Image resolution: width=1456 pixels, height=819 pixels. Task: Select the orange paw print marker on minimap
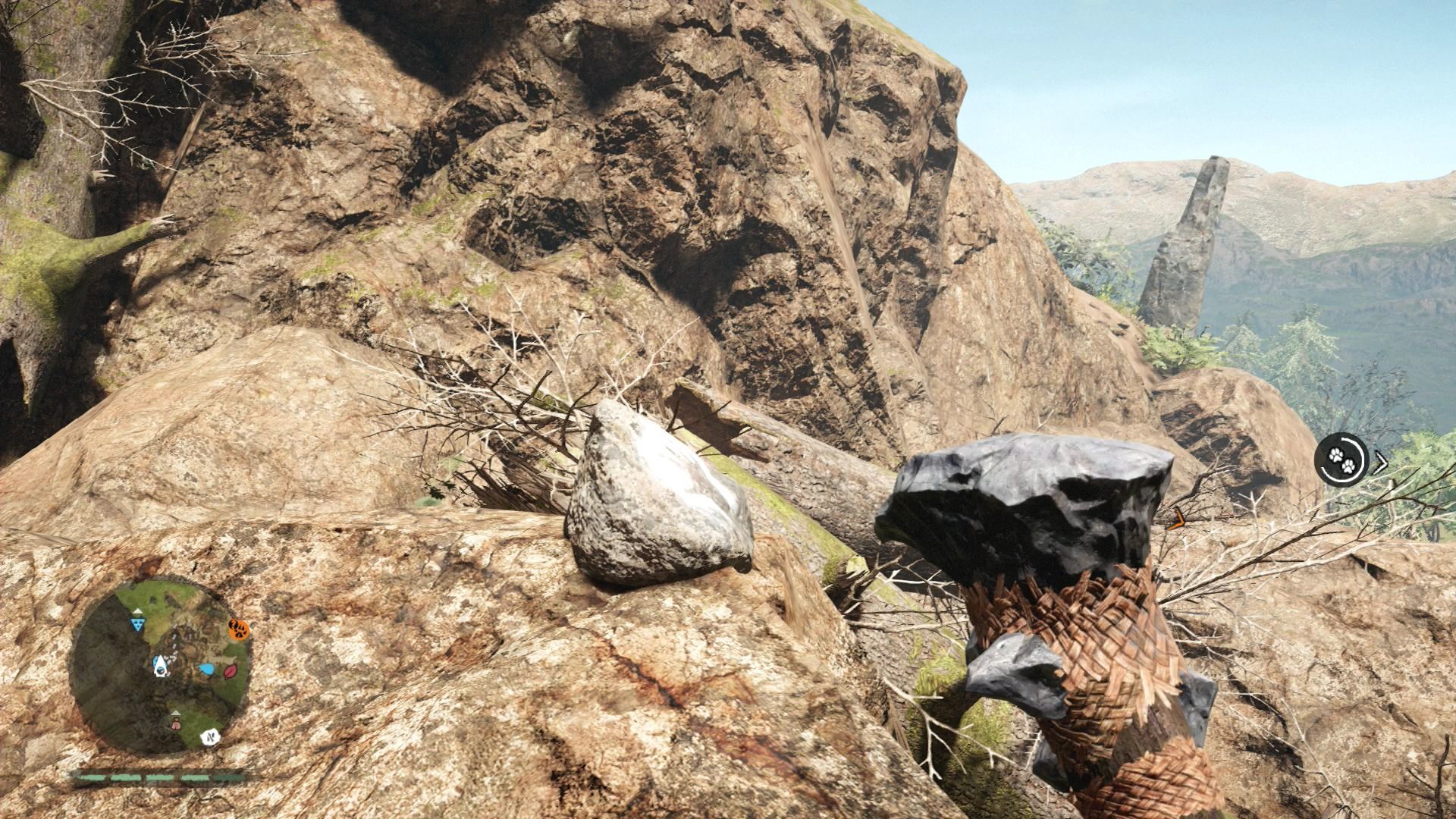[239, 629]
